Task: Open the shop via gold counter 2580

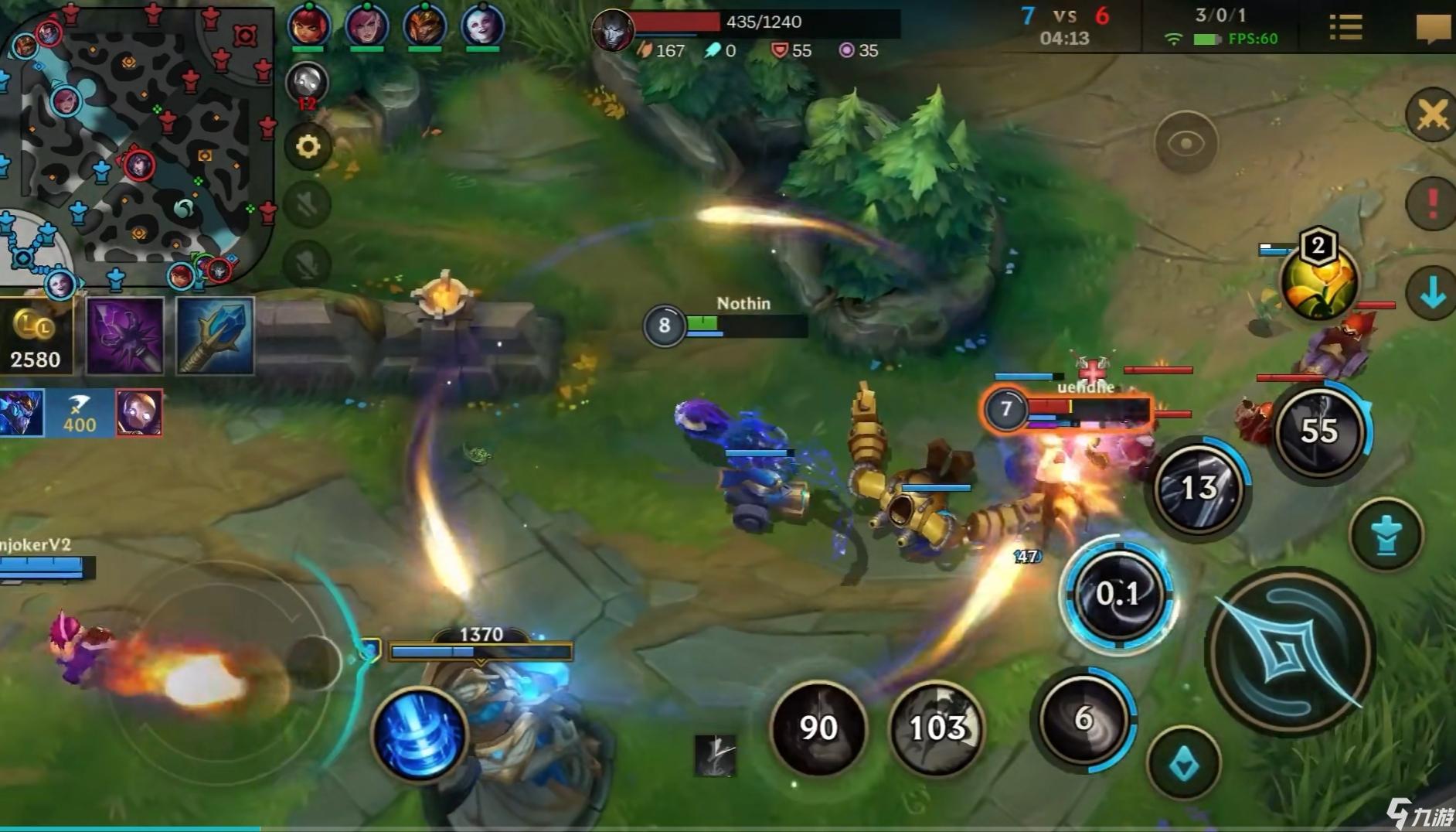Action: 36,338
